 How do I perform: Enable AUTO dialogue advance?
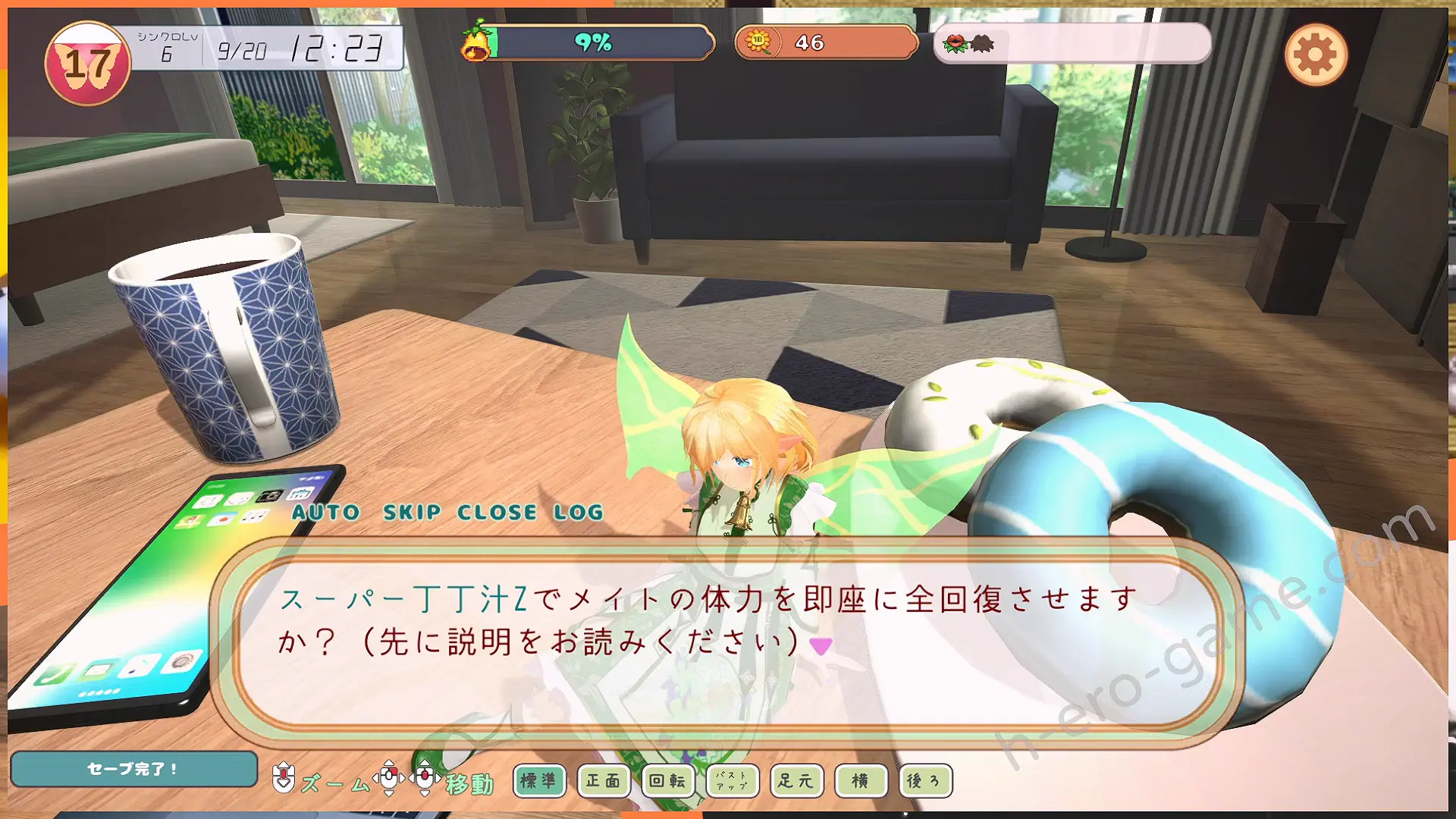point(326,513)
